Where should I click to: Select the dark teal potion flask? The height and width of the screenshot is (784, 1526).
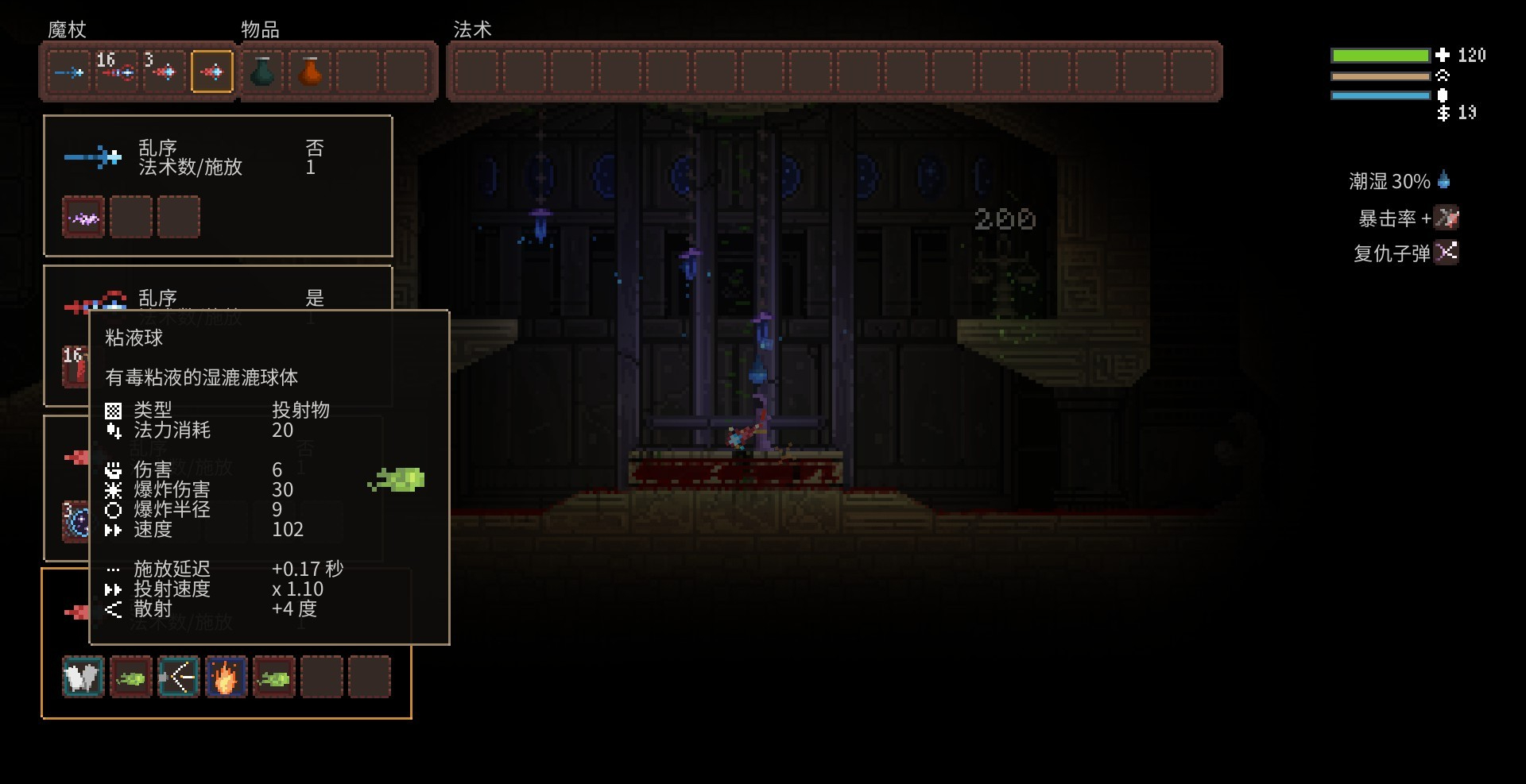click(262, 72)
